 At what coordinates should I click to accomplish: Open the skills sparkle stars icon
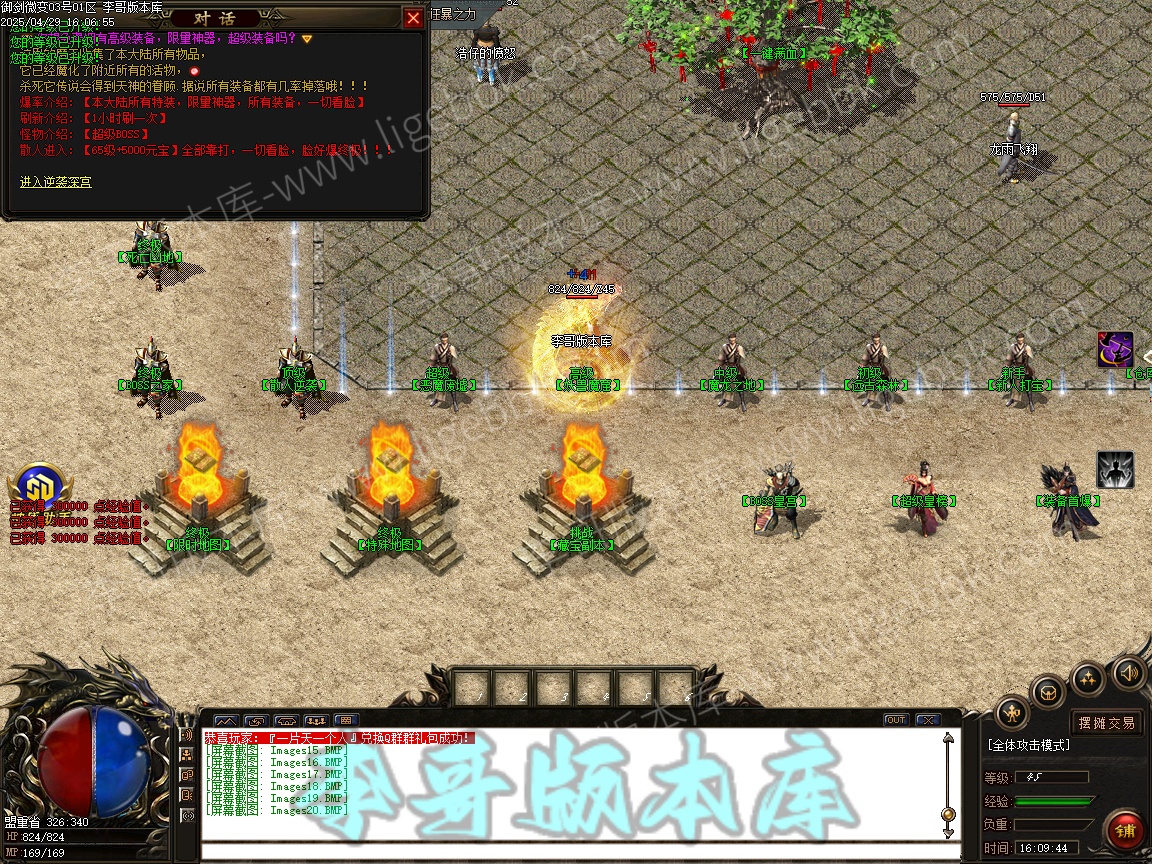(x=1088, y=678)
